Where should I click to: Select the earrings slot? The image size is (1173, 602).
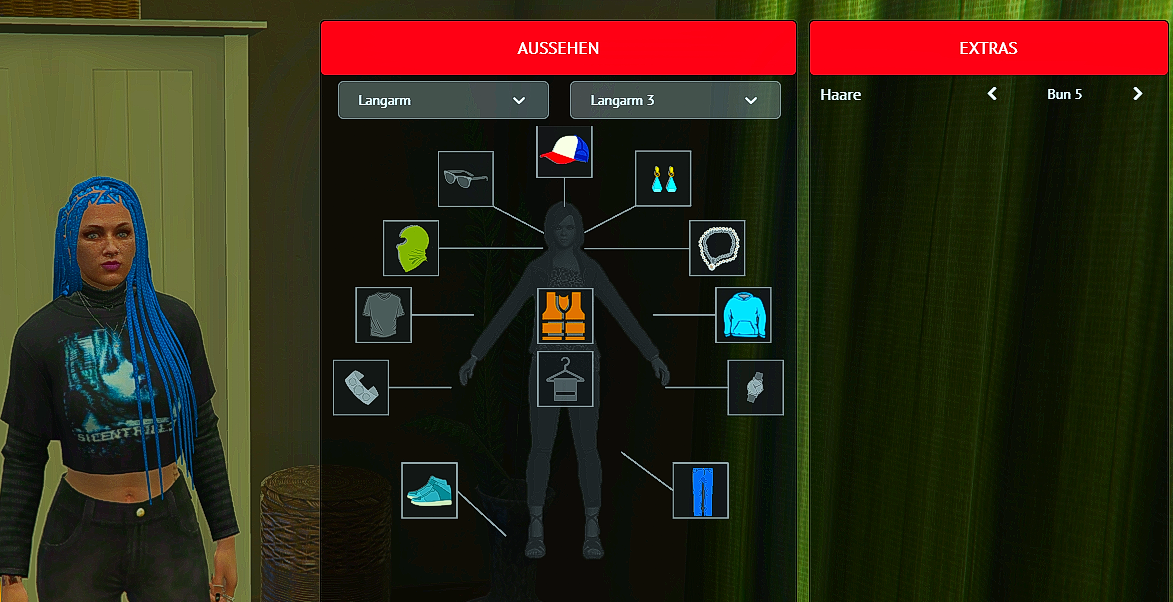coord(663,179)
